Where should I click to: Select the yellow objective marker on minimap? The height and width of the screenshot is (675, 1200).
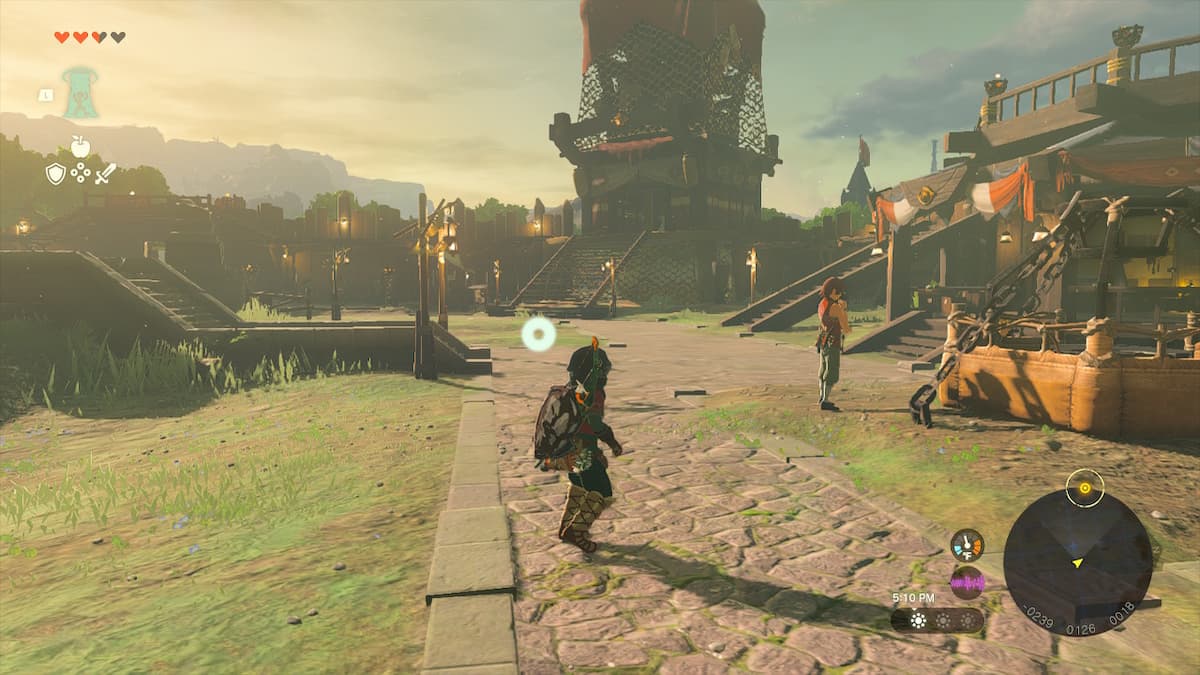pos(1084,488)
